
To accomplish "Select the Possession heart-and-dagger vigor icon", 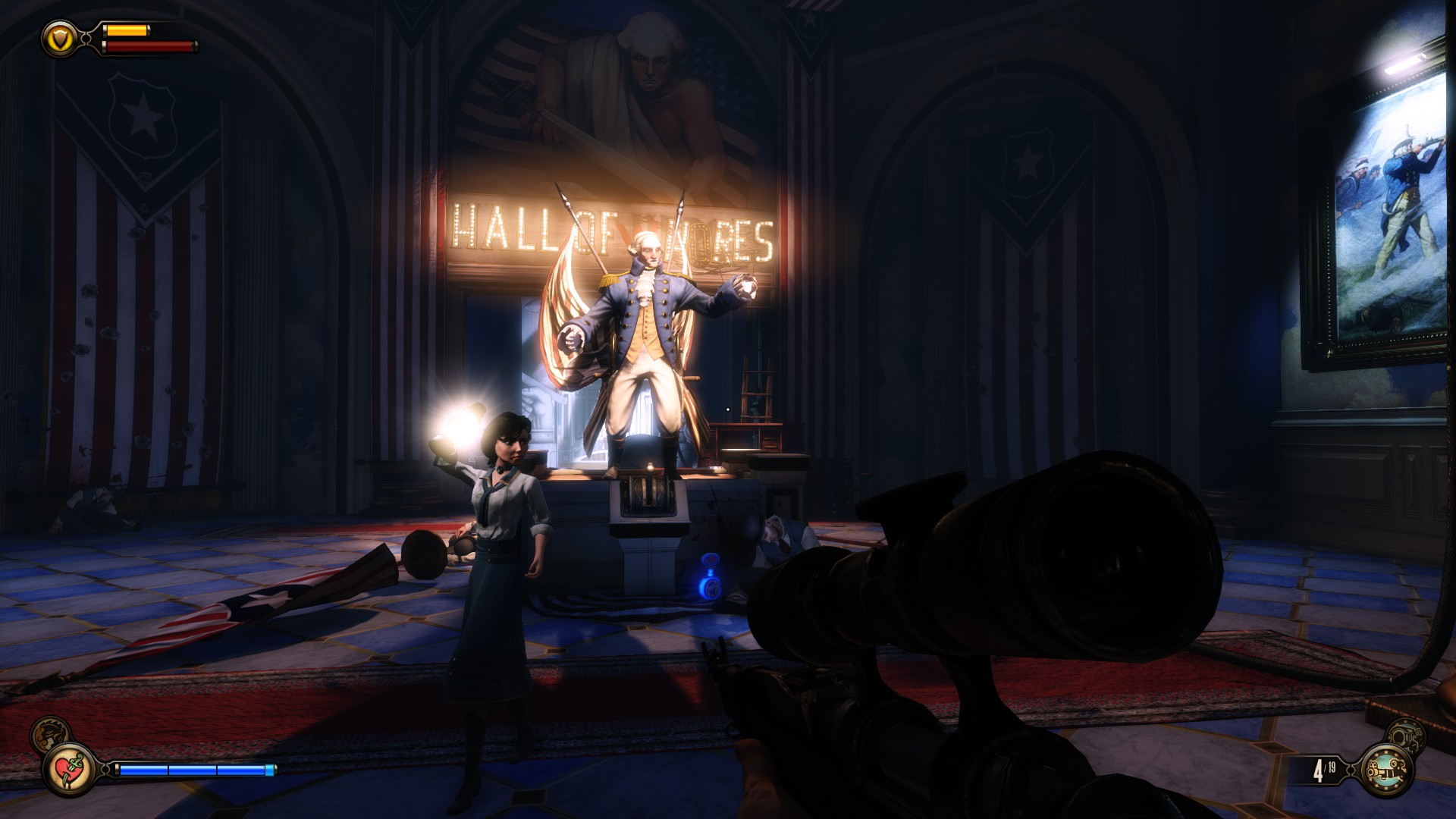I will point(69,770).
